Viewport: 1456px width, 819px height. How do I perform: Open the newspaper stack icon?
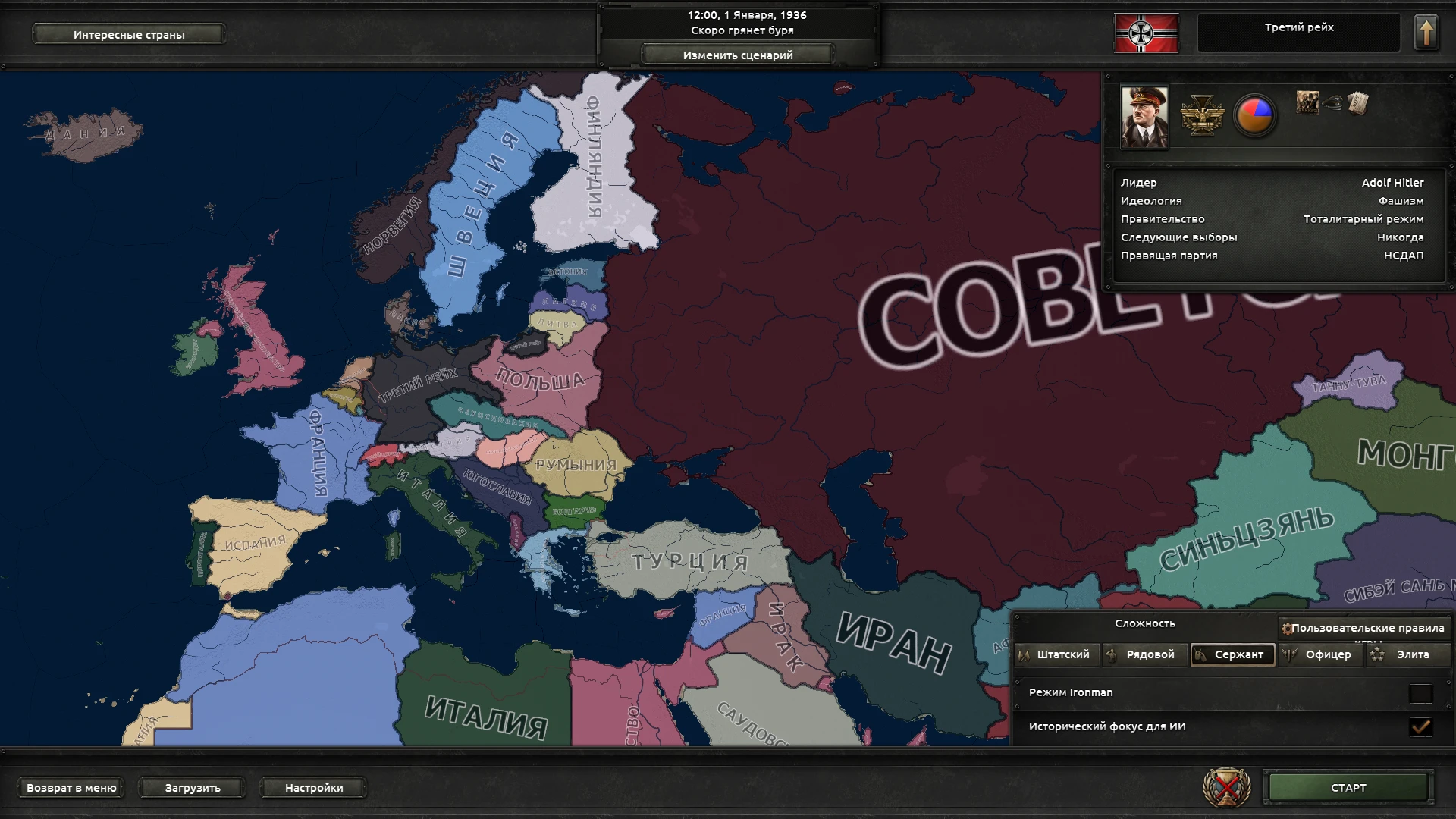(x=1357, y=102)
